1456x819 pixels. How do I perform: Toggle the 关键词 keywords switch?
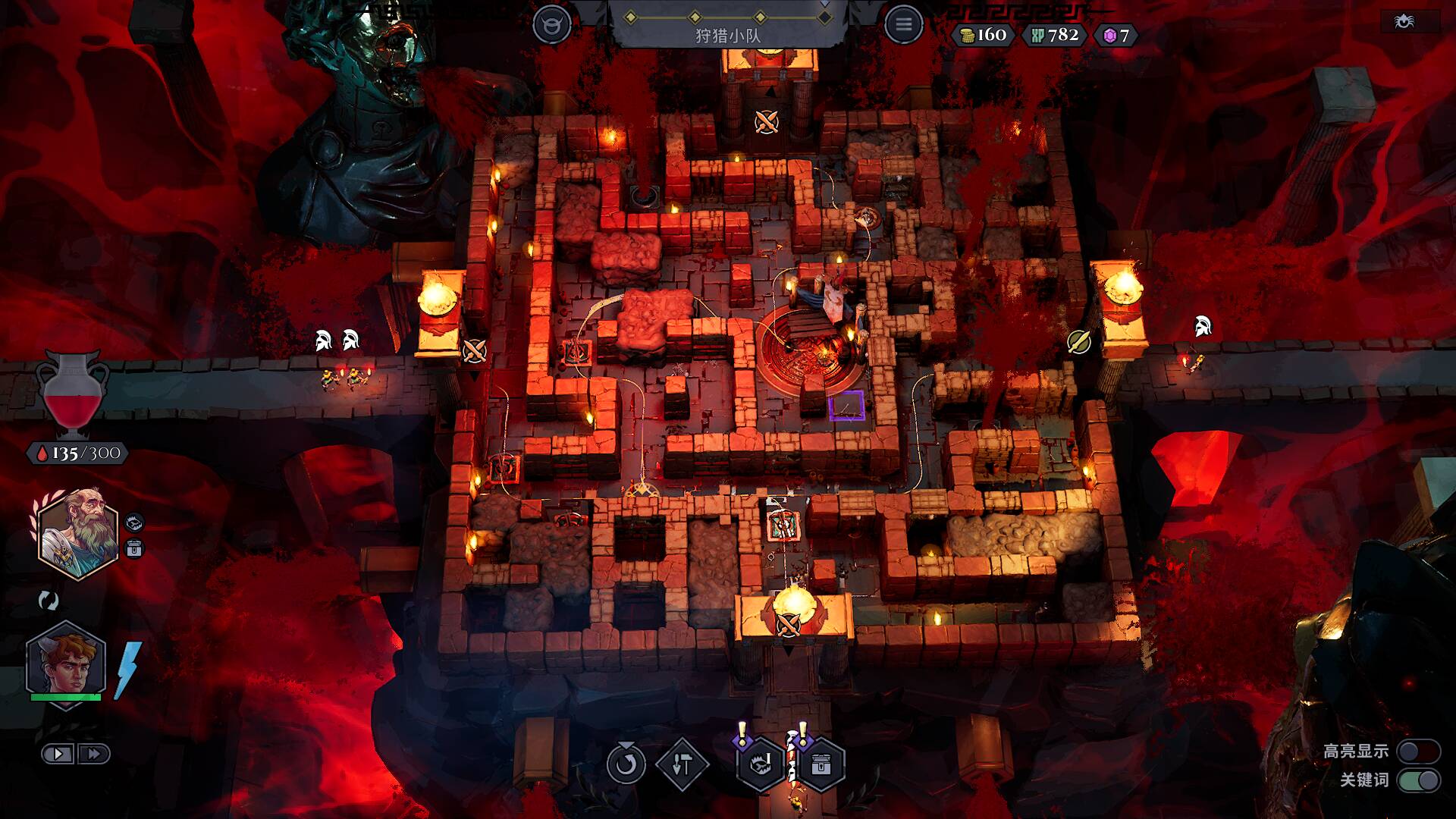click(1418, 780)
